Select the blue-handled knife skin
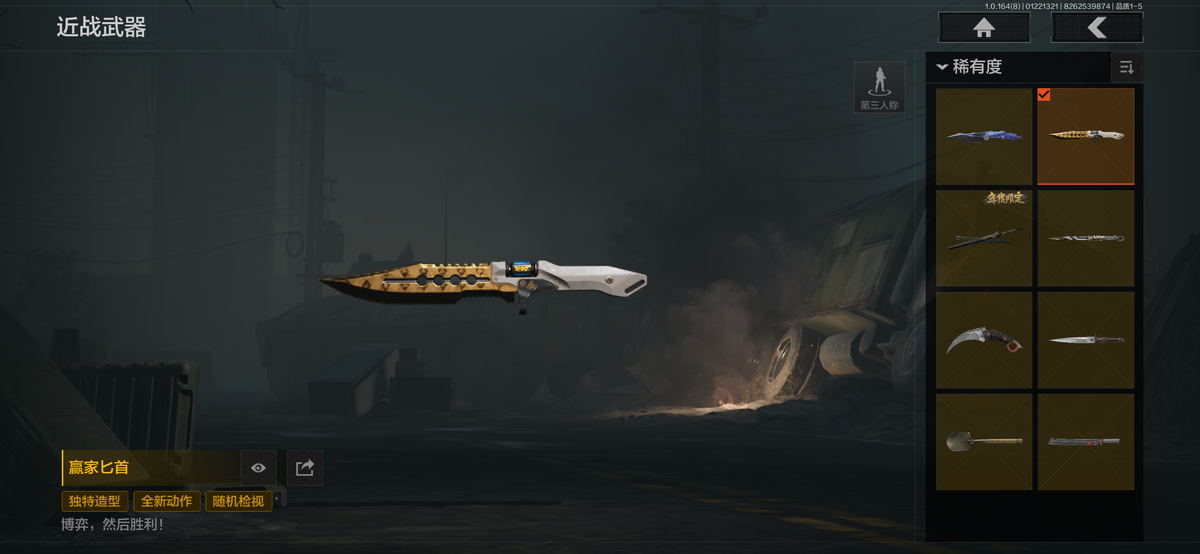 pos(984,136)
